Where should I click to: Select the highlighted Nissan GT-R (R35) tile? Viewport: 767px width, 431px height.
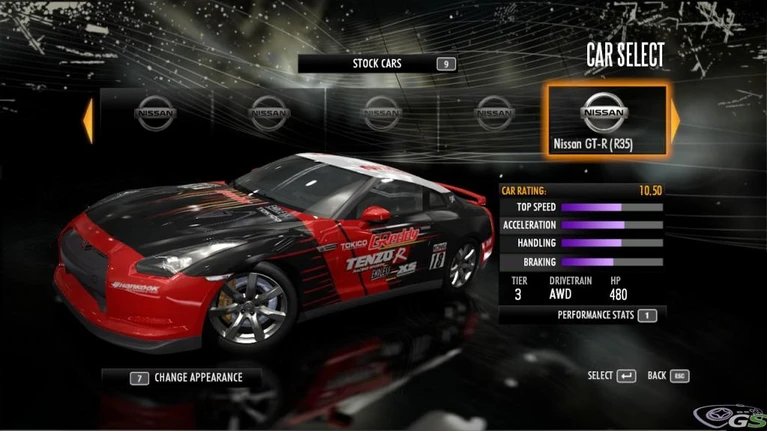pos(606,121)
